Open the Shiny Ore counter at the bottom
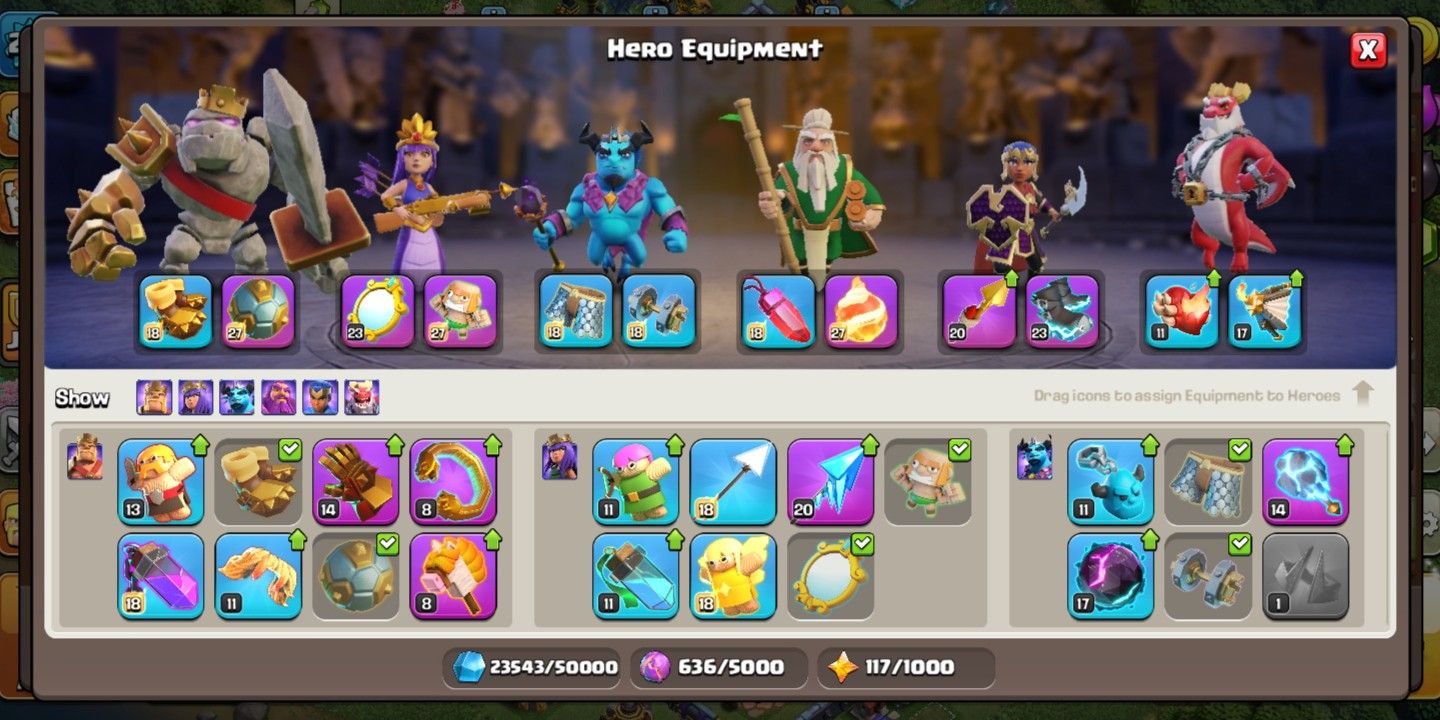 click(x=535, y=667)
